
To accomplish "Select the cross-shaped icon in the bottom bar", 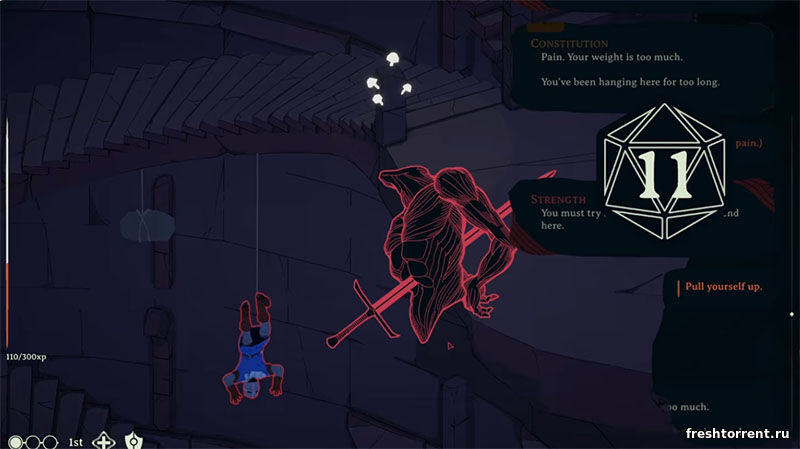I will [103, 440].
